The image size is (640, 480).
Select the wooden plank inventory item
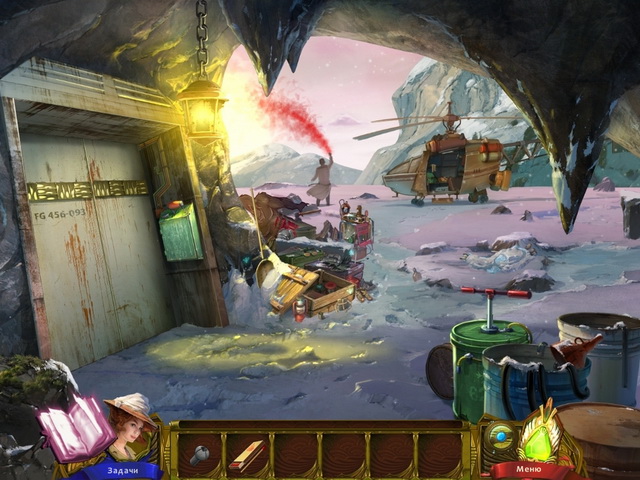[246, 455]
